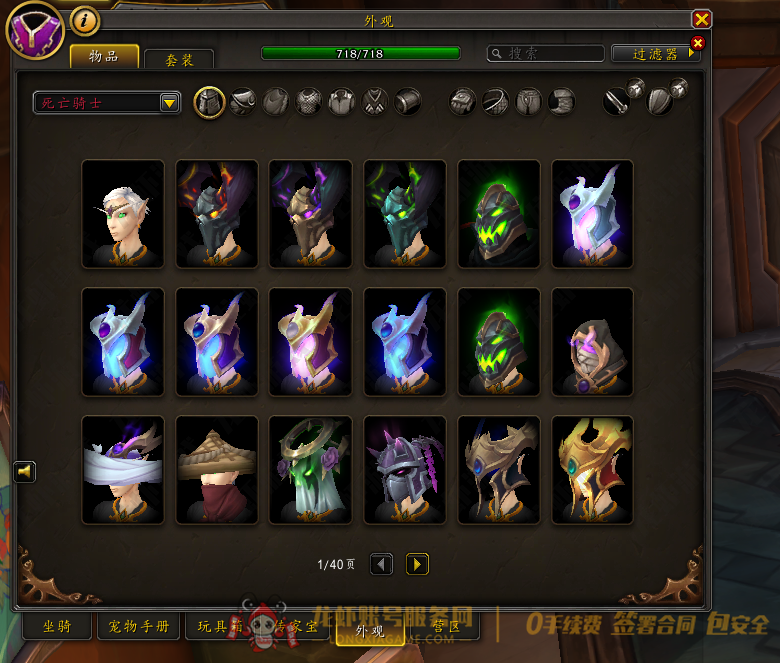Preview the bare-headed blood elf appearance
The width and height of the screenshot is (780, 663).
coord(123,214)
